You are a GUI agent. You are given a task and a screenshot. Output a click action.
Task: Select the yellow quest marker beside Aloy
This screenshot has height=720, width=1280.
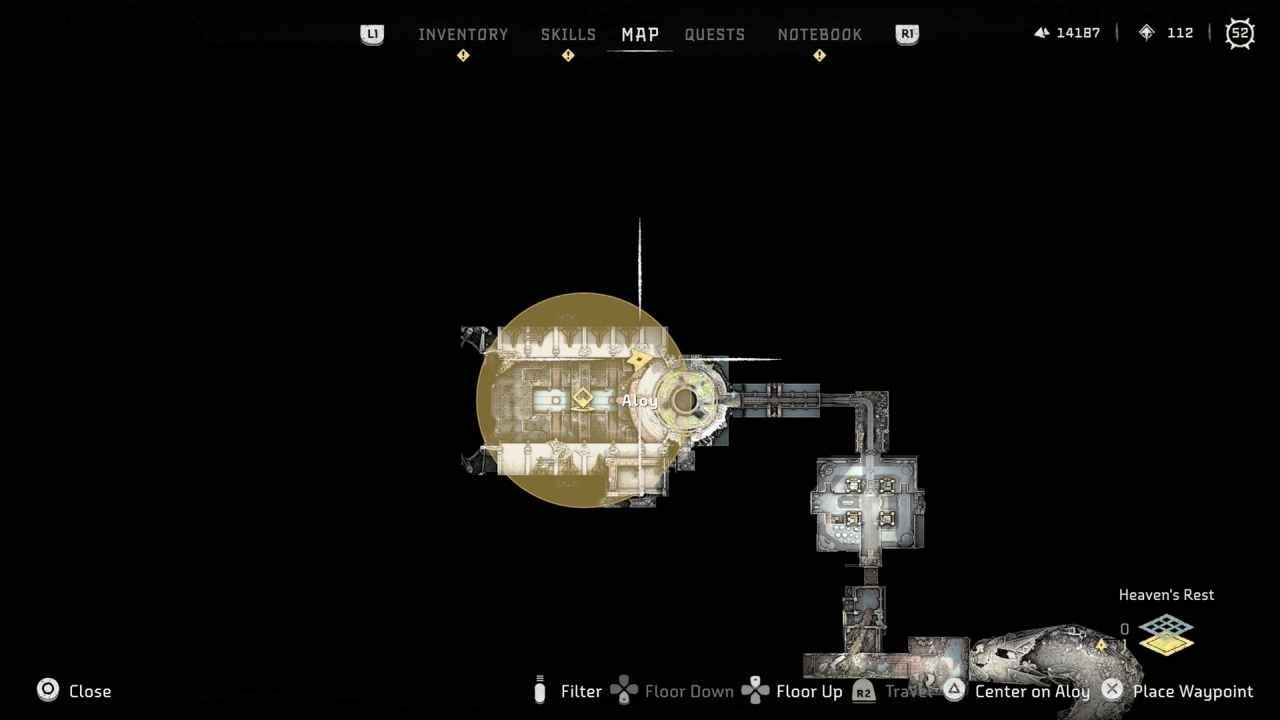583,400
